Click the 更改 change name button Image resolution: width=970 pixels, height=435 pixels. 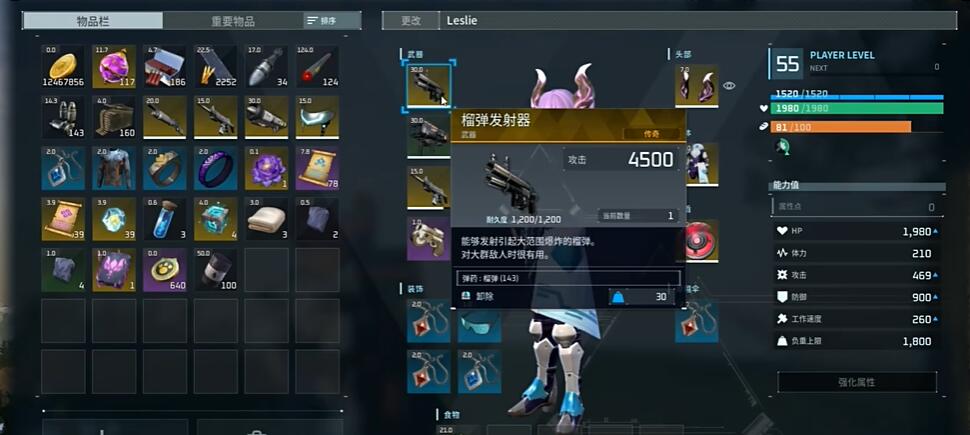pyautogui.click(x=410, y=20)
